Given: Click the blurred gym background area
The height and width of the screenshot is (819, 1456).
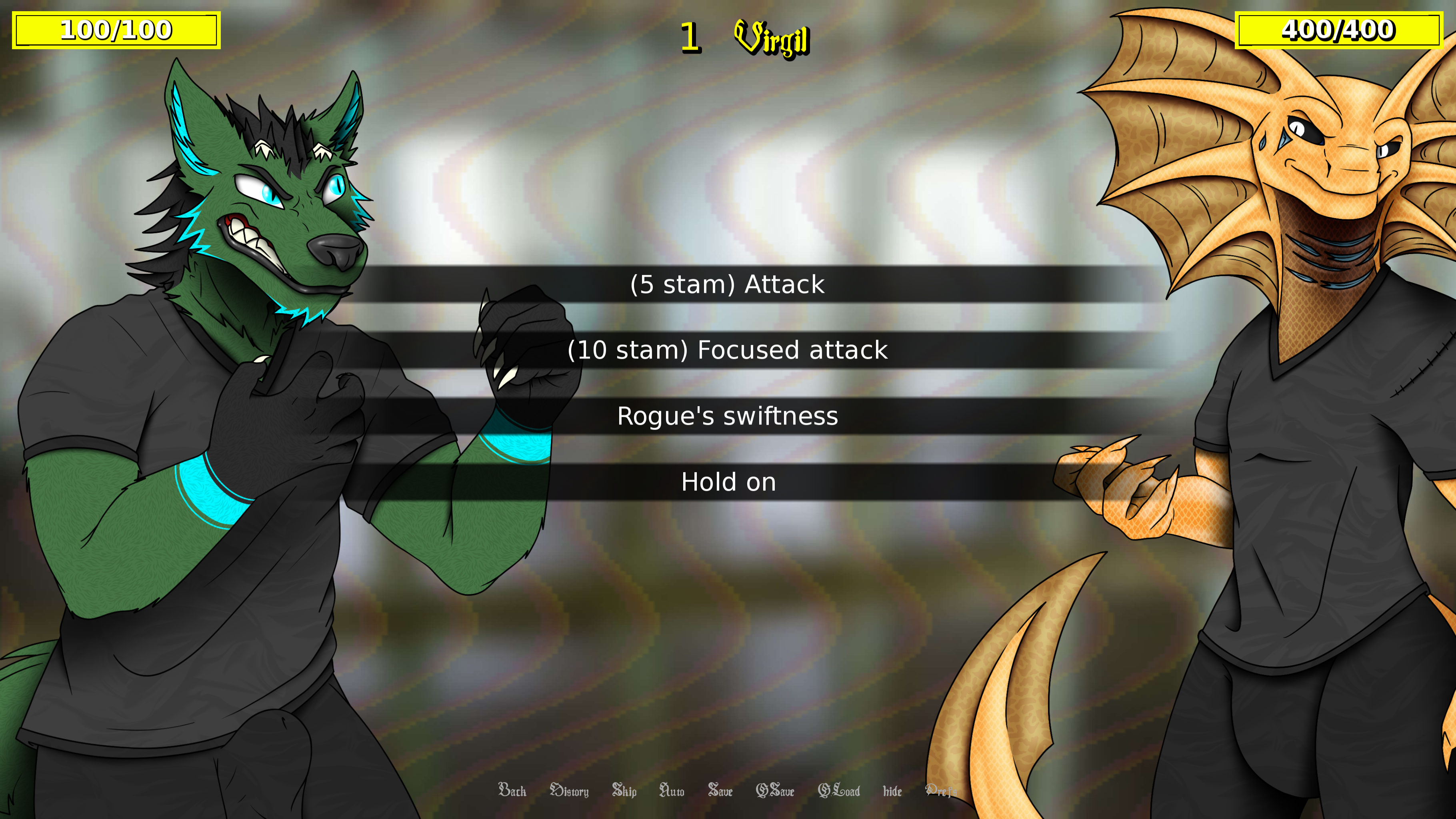Looking at the screenshot, I should click(735, 650).
